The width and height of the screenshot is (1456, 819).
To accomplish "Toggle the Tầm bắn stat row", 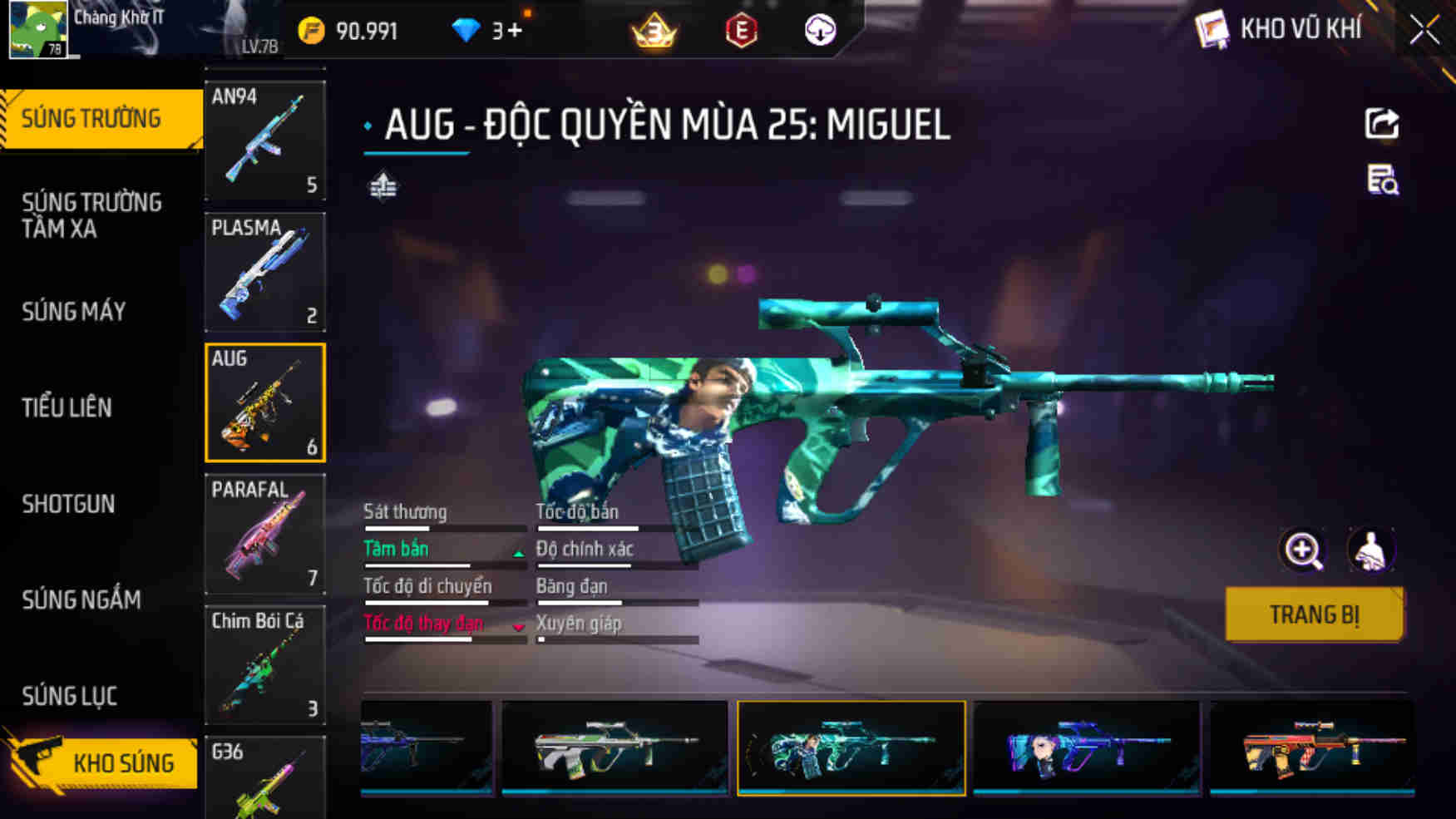I will coord(395,549).
